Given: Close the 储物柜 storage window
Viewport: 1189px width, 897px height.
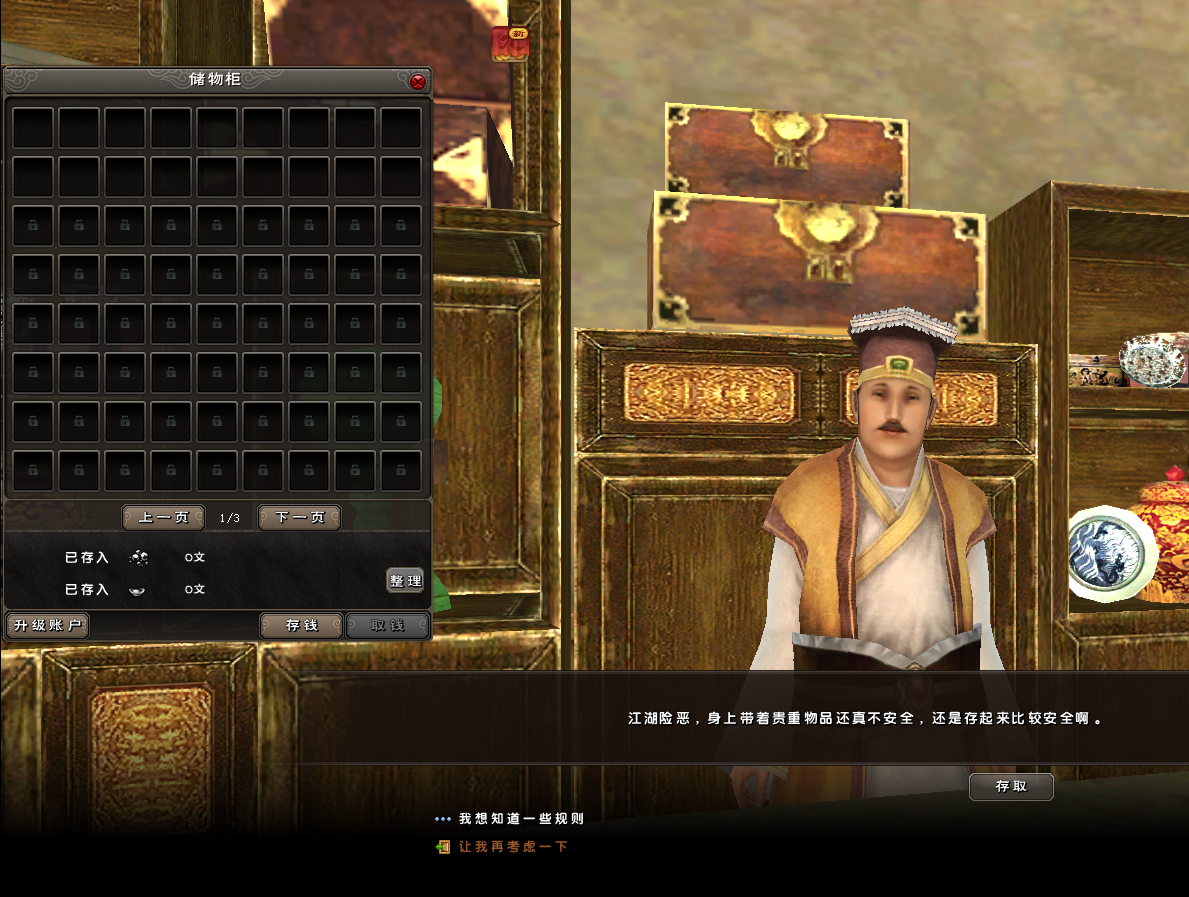Looking at the screenshot, I should click(418, 82).
